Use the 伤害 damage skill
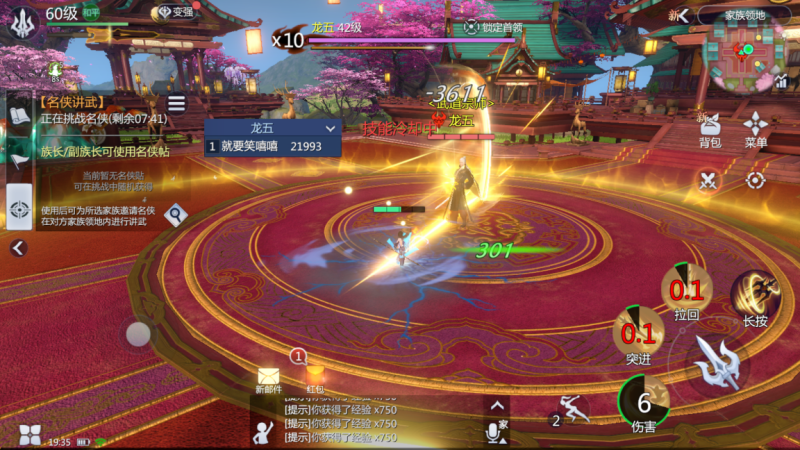Viewport: 800px width, 450px height. (644, 402)
